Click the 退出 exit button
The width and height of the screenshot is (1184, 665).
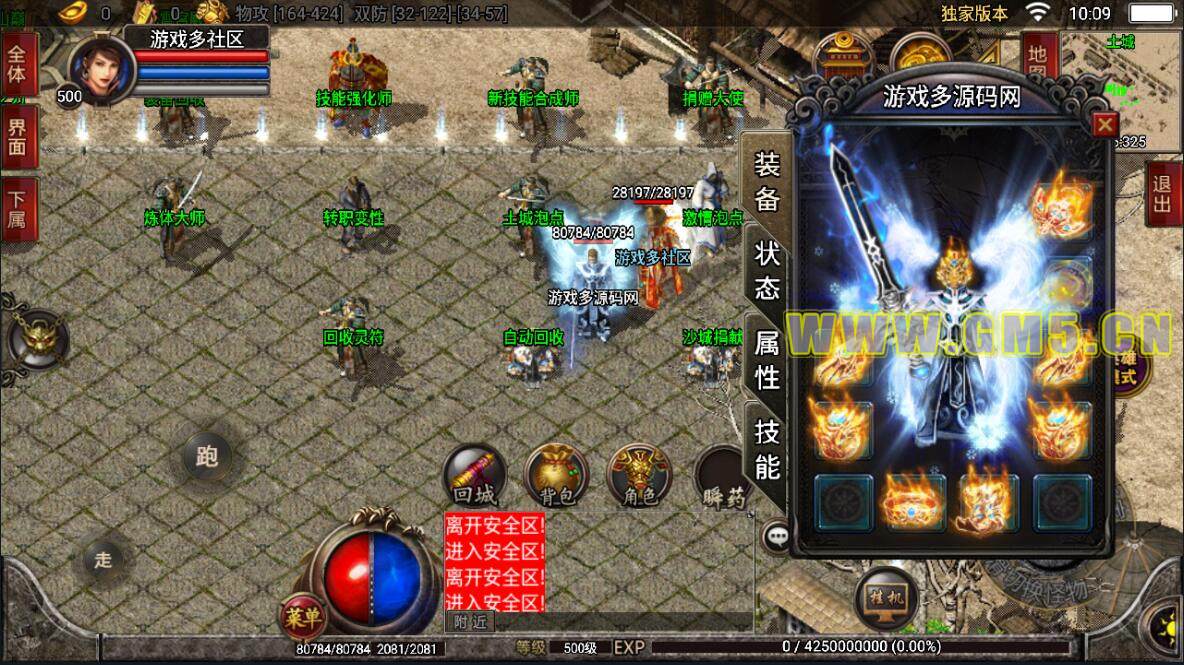point(1162,193)
